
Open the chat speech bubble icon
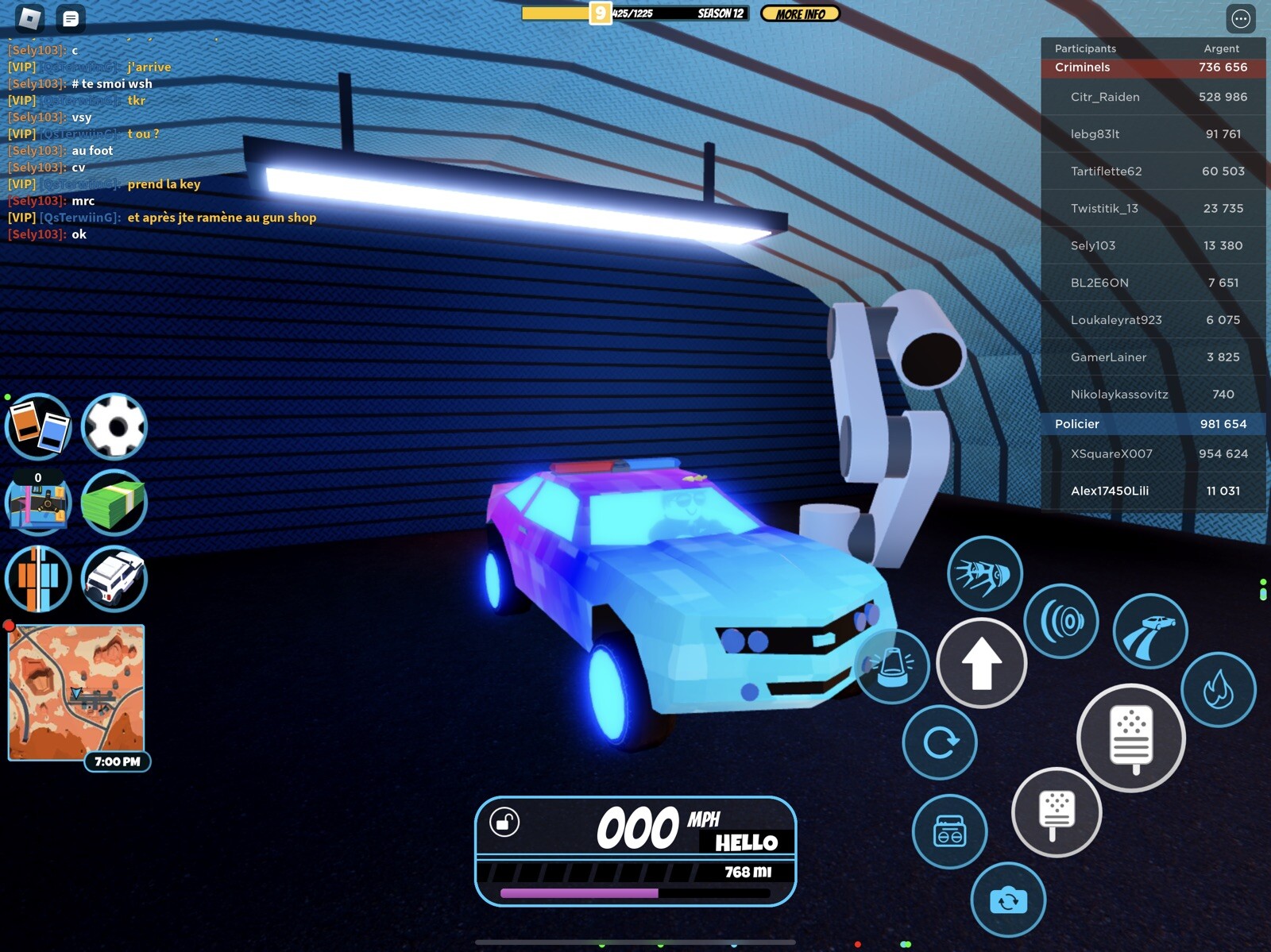coord(72,16)
